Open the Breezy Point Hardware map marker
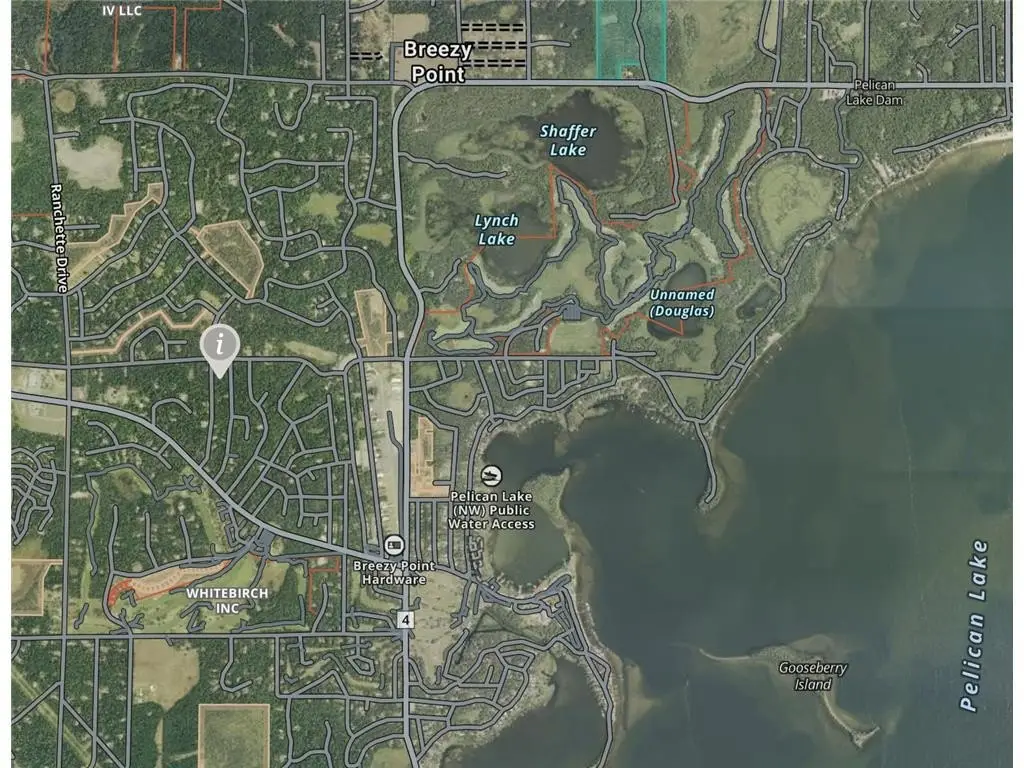The image size is (1024, 768). (x=394, y=545)
